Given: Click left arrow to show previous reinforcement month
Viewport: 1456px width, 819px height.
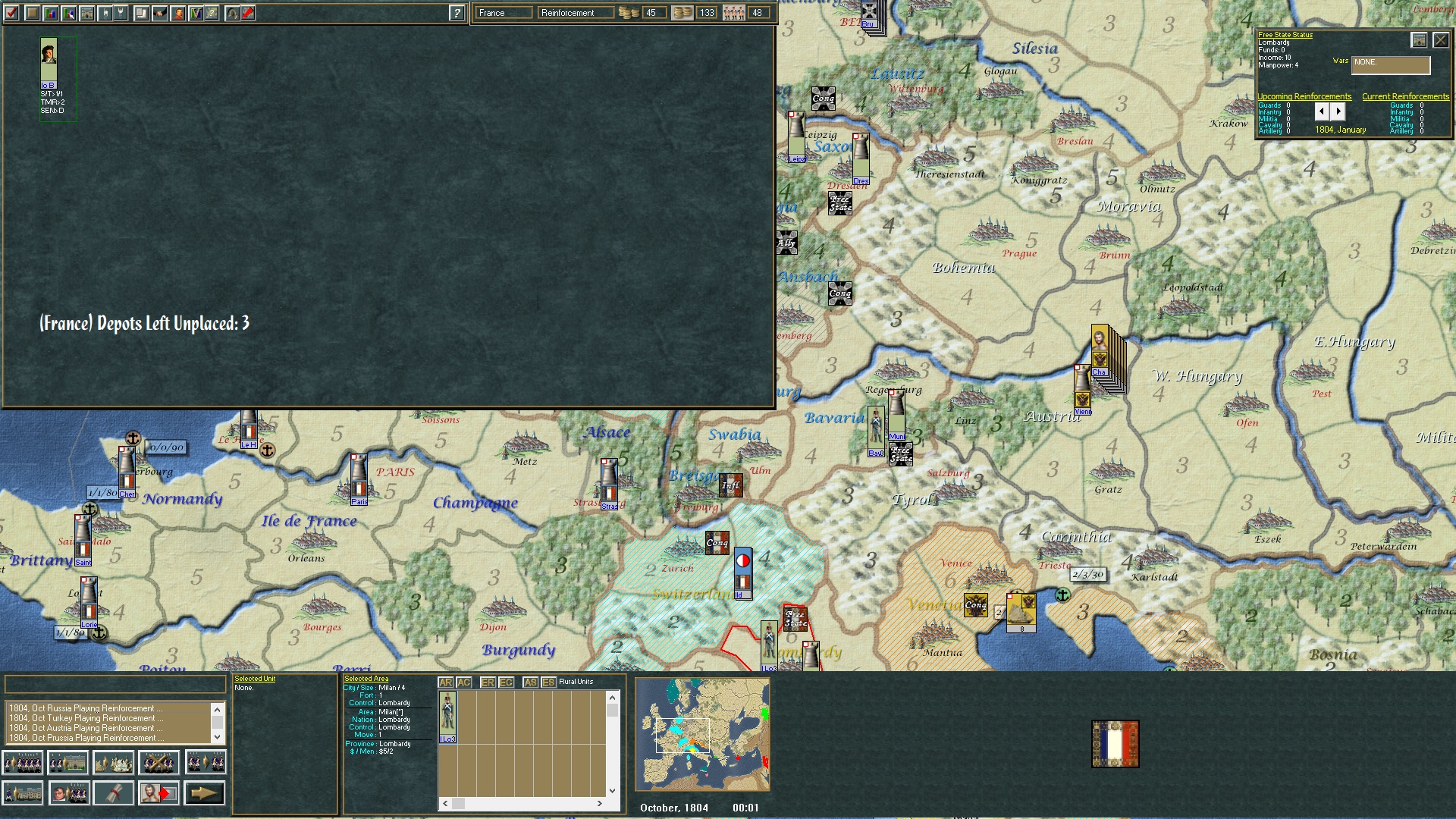Looking at the screenshot, I should 1323,111.
